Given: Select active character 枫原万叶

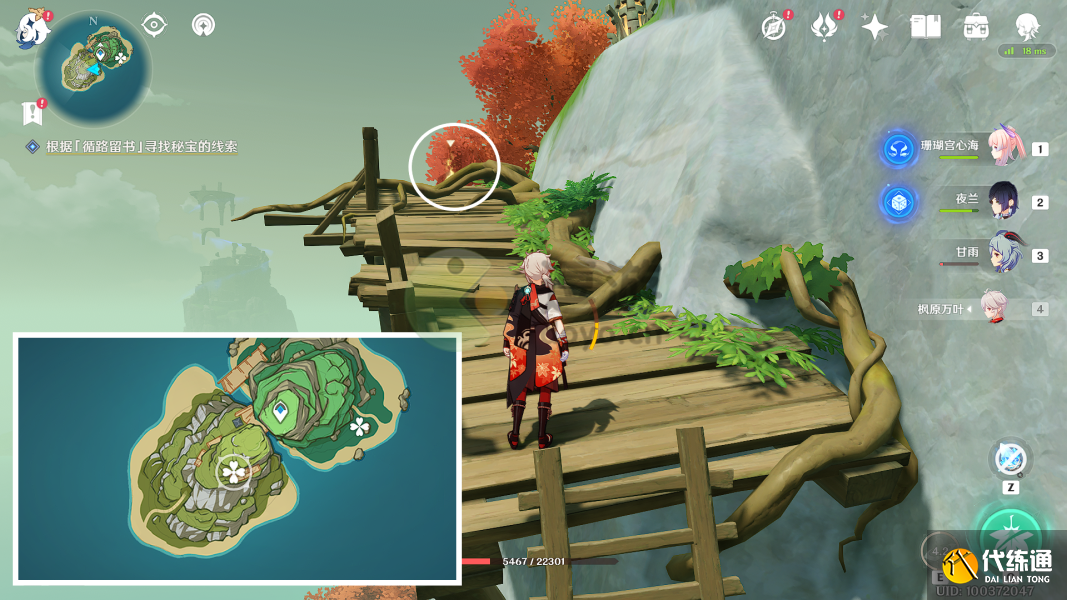Looking at the screenshot, I should (x=992, y=308).
